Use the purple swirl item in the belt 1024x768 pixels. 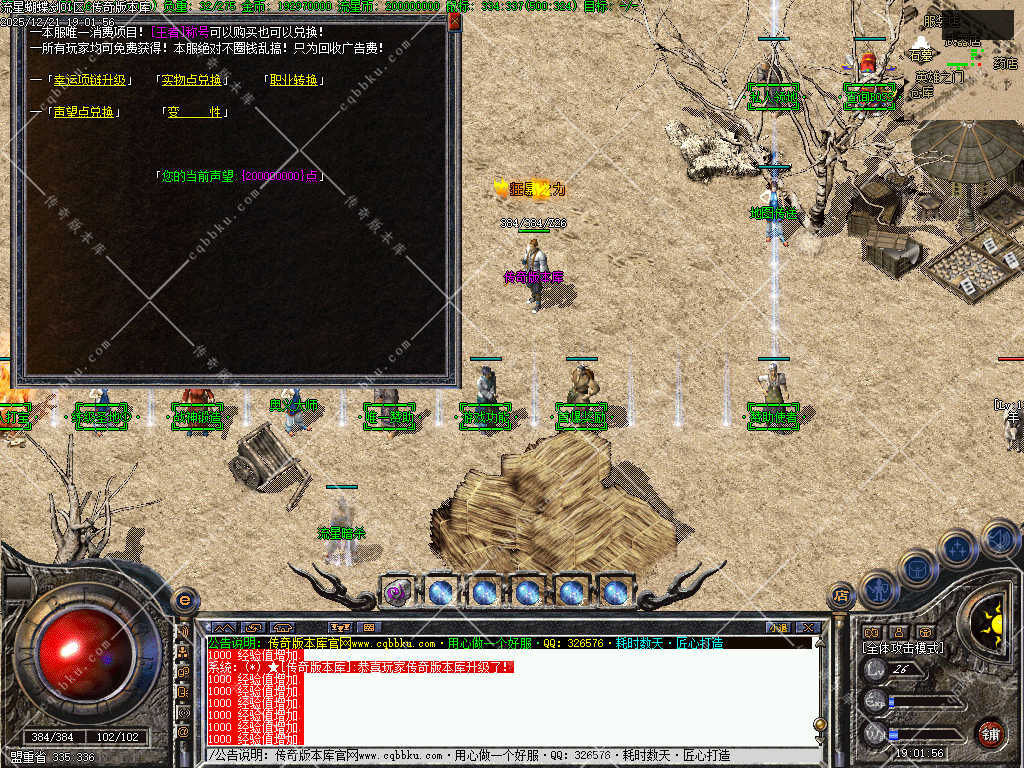tap(397, 592)
